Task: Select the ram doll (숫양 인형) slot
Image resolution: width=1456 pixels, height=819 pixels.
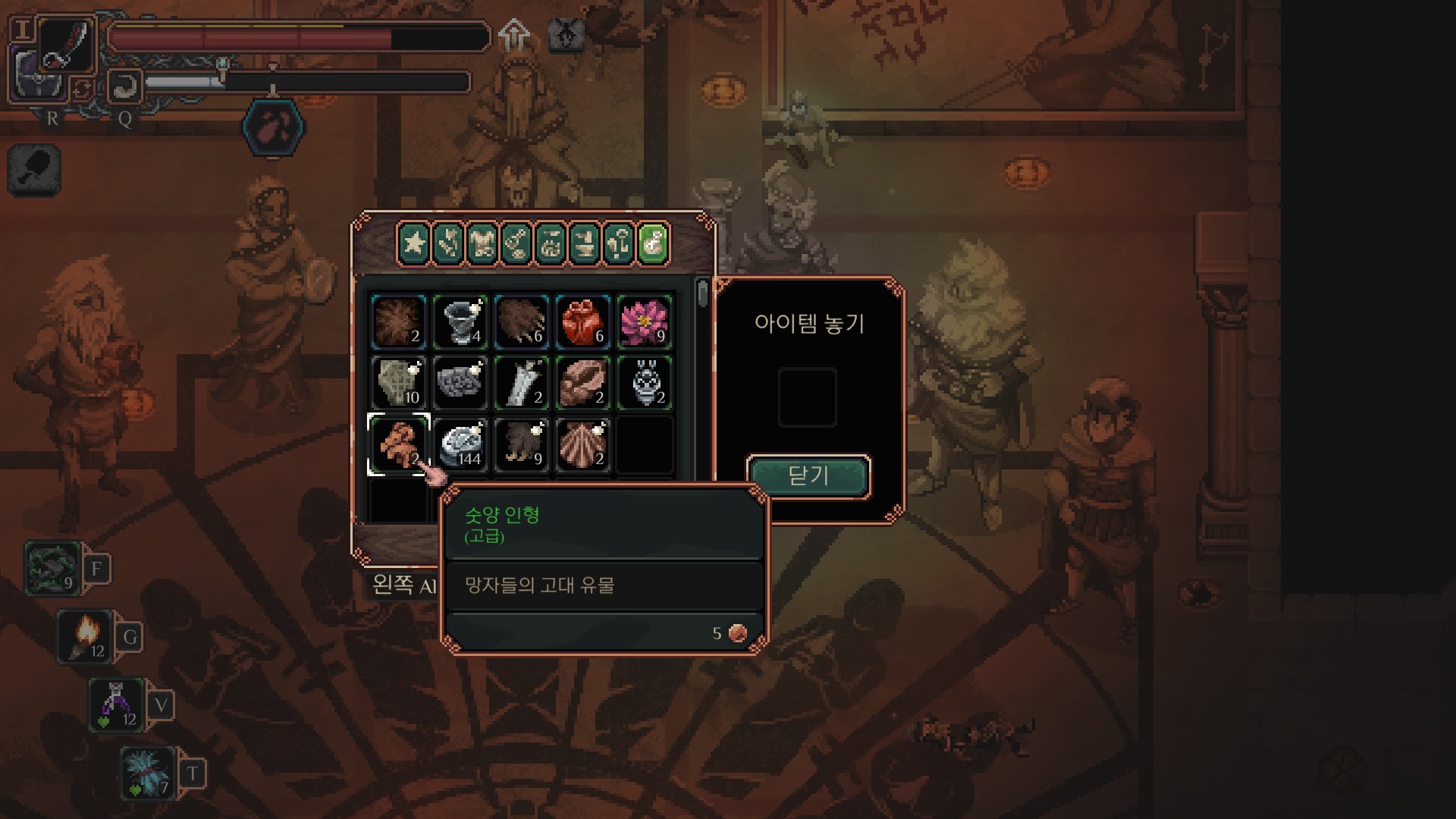Action: tap(399, 444)
